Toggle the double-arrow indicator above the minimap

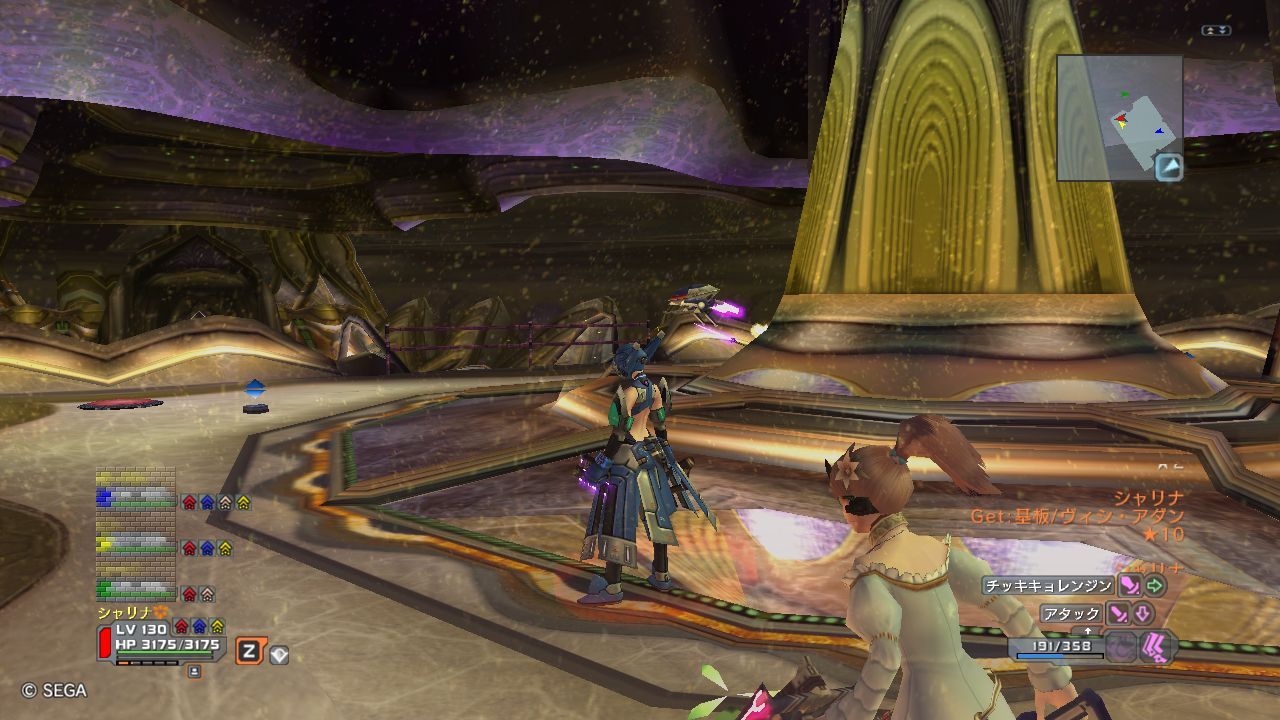[1215, 31]
